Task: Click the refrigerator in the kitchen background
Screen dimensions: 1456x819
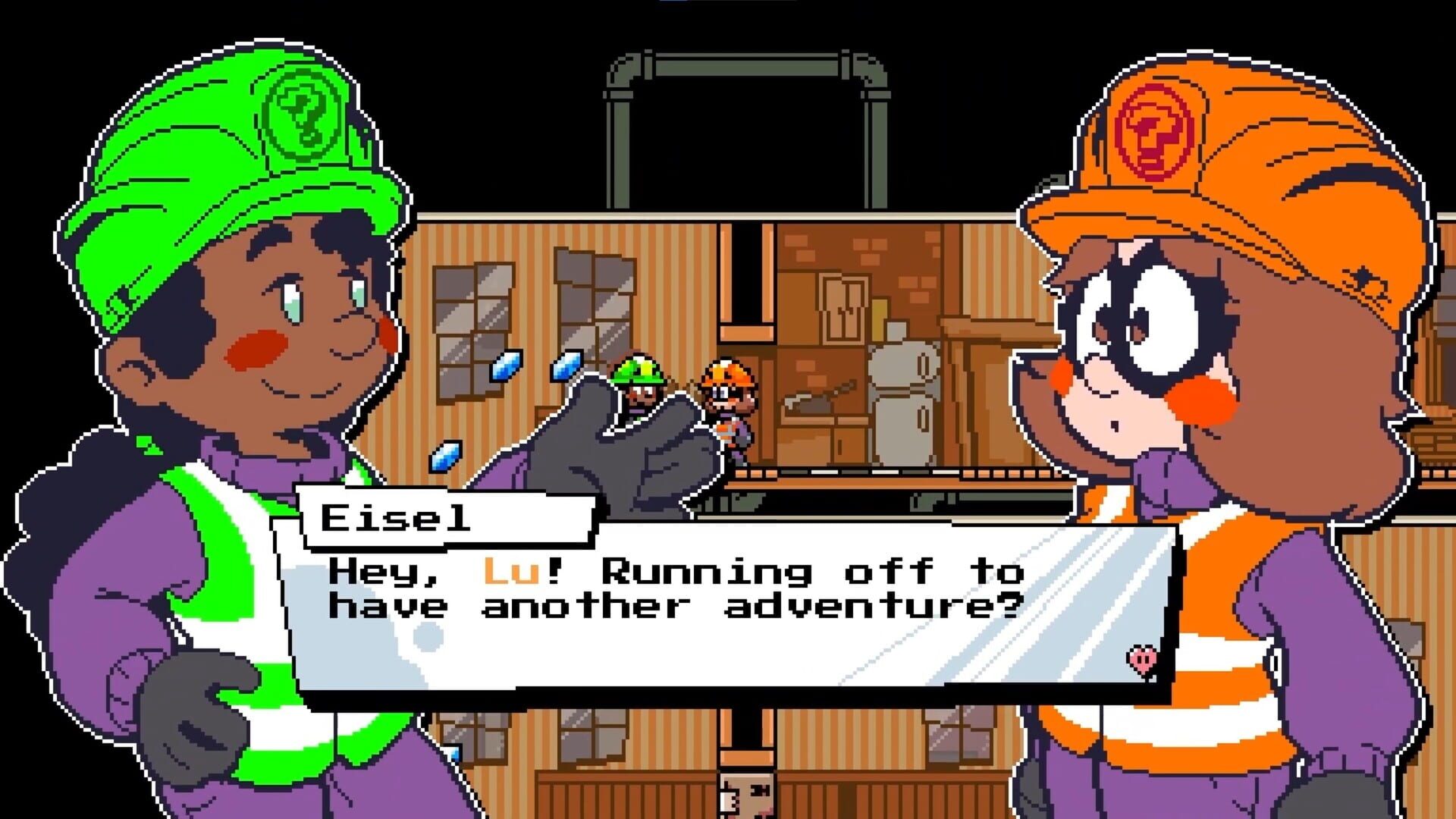Action: coord(905,402)
